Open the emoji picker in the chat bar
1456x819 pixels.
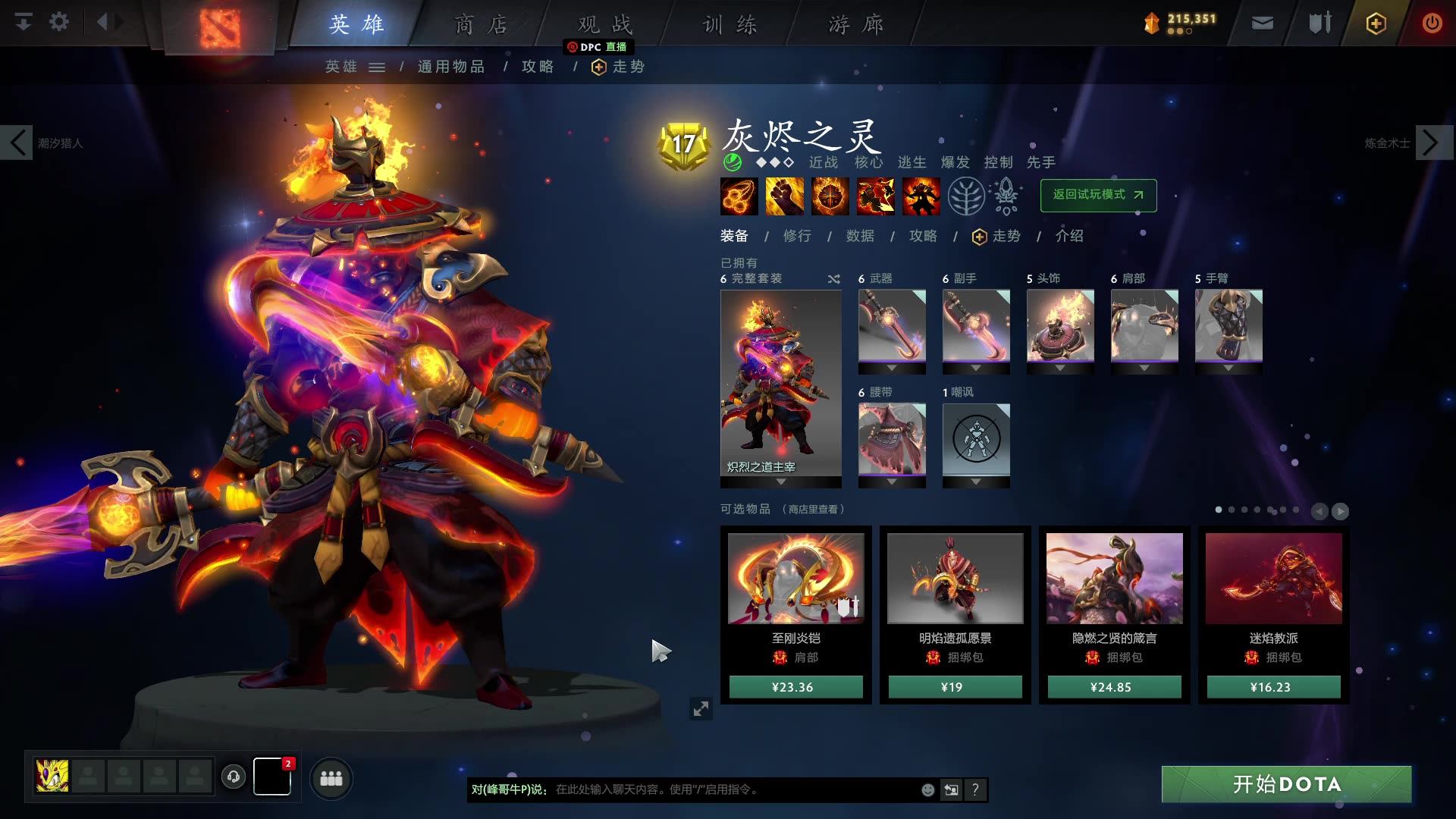927,789
